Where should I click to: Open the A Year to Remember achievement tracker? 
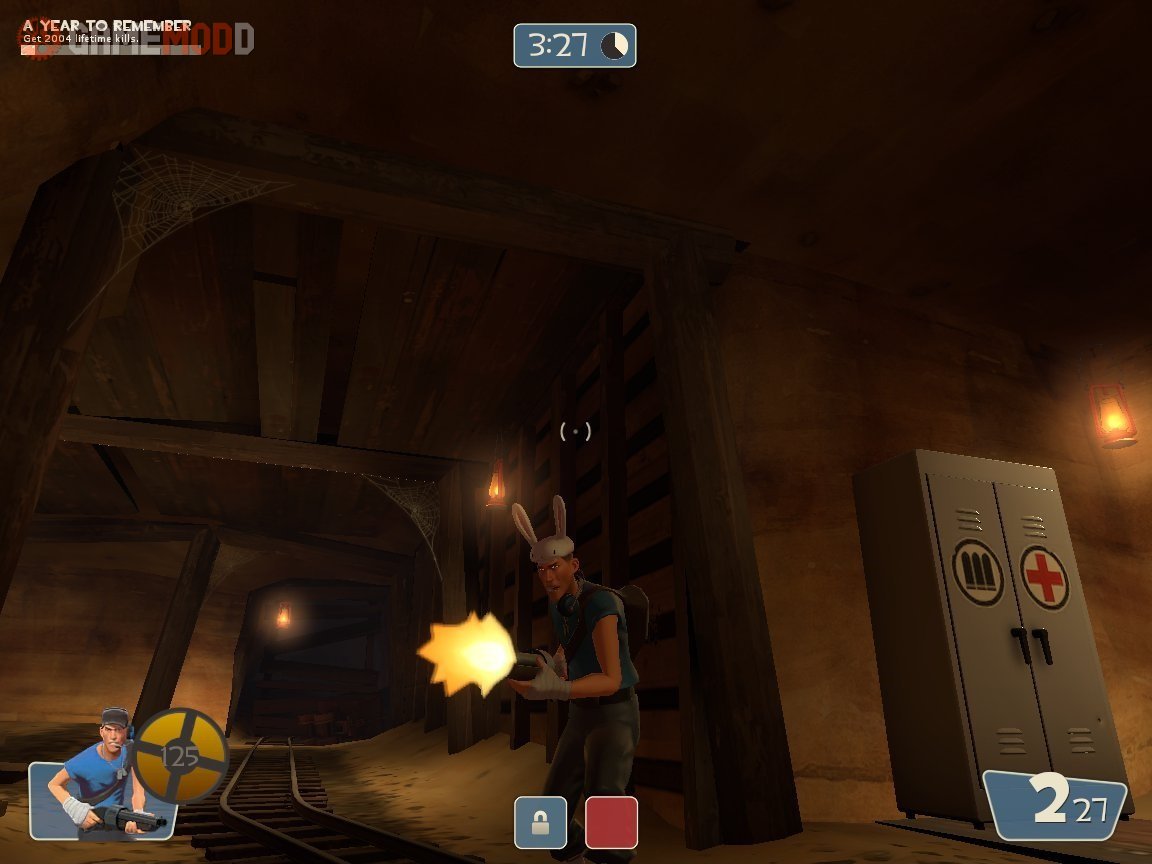[x=107, y=32]
